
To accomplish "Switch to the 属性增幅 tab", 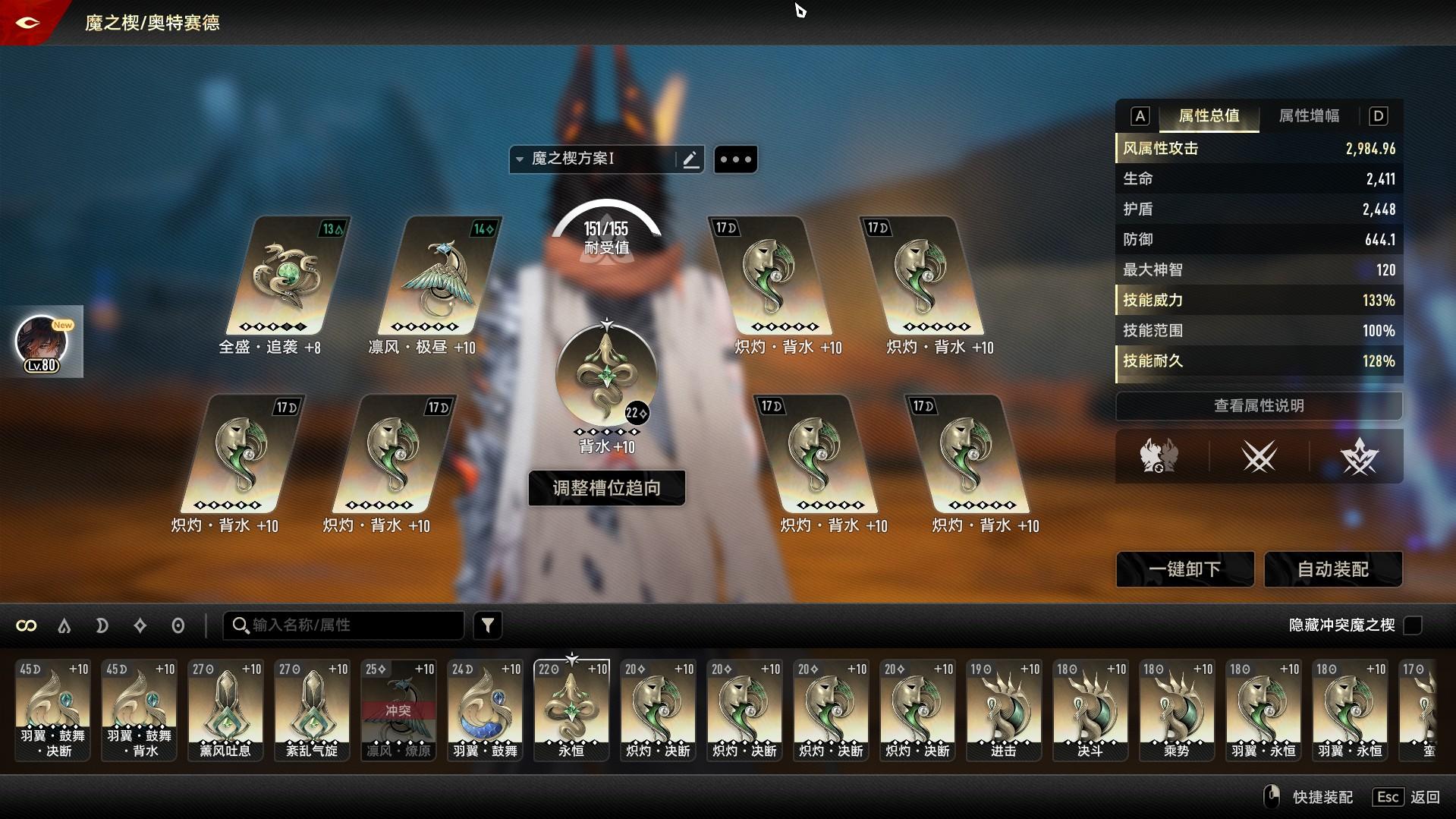I will (x=1309, y=116).
